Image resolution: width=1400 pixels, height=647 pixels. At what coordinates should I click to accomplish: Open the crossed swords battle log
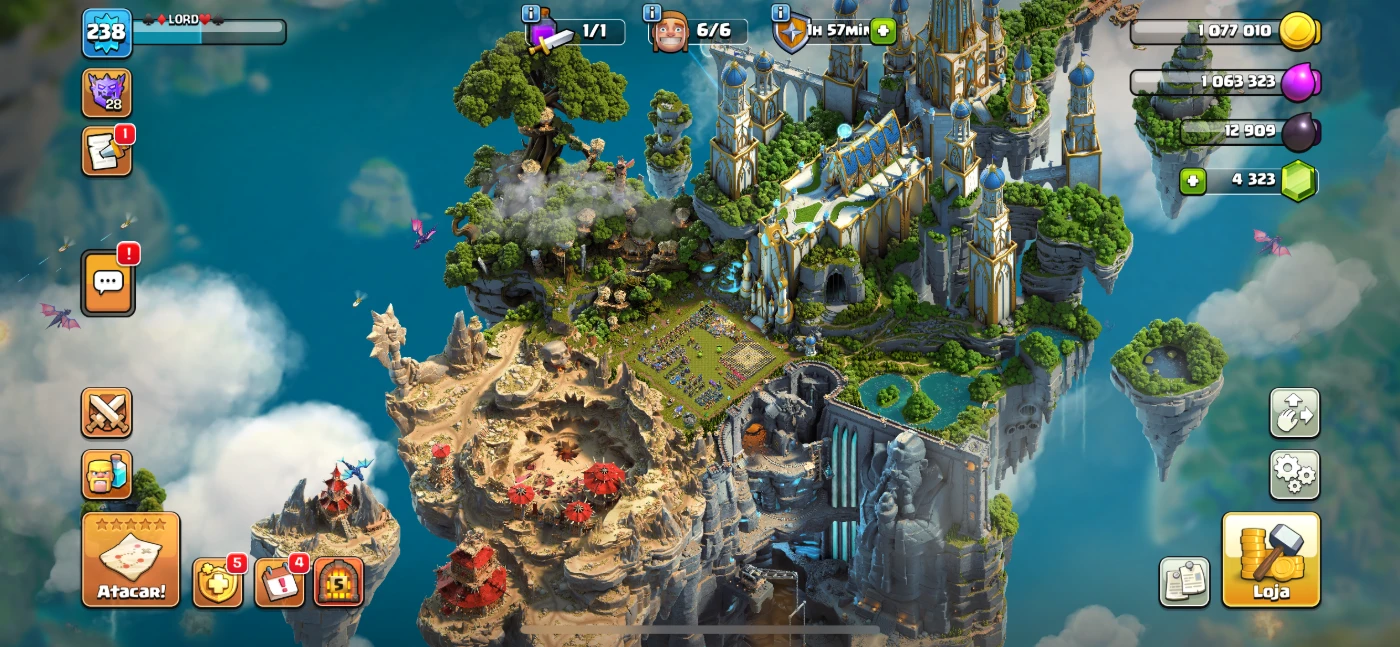(106, 413)
